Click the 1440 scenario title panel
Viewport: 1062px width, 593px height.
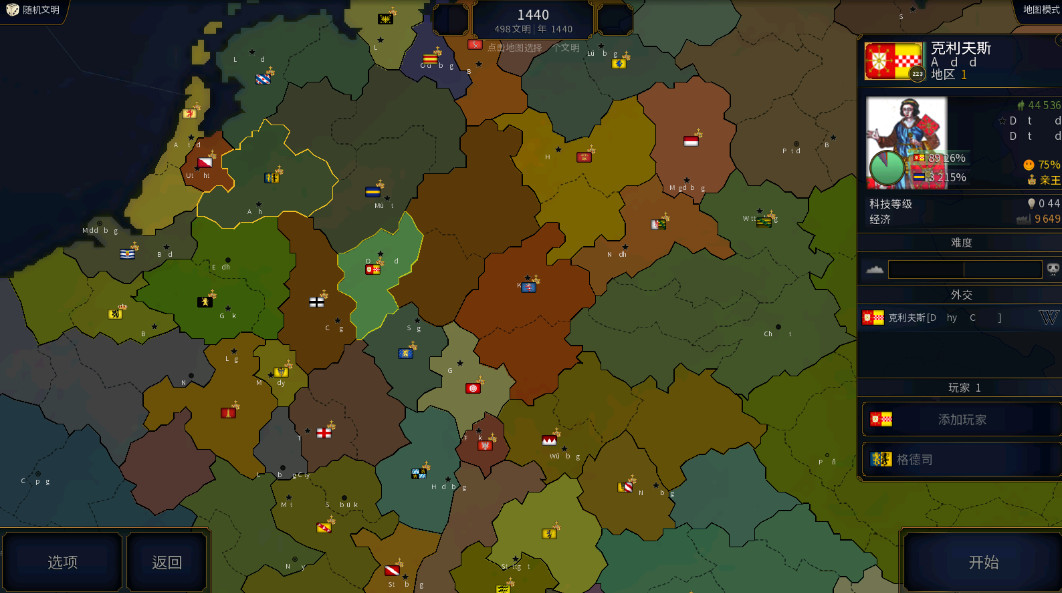tap(532, 19)
